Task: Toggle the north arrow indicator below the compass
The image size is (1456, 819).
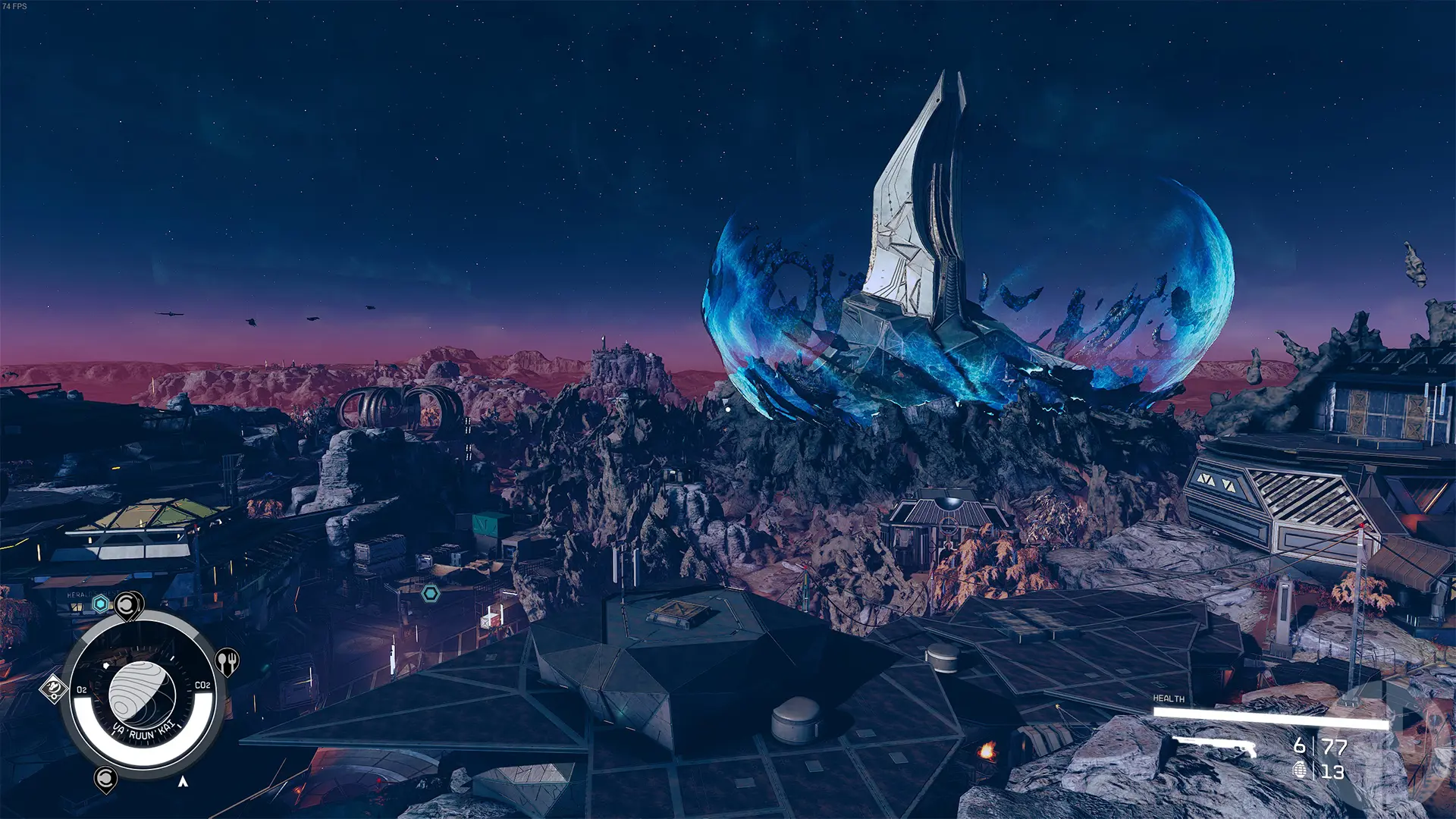Action: point(183,782)
